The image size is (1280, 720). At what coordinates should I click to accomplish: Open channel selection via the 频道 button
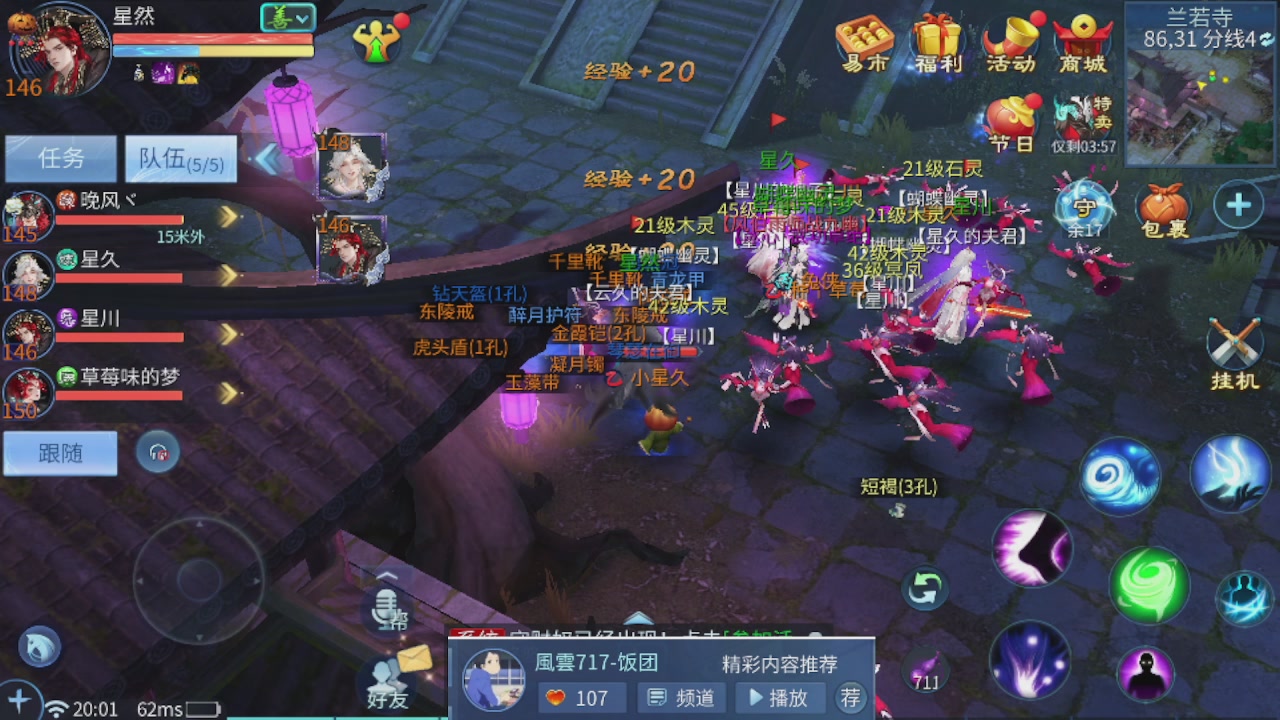coord(682,698)
